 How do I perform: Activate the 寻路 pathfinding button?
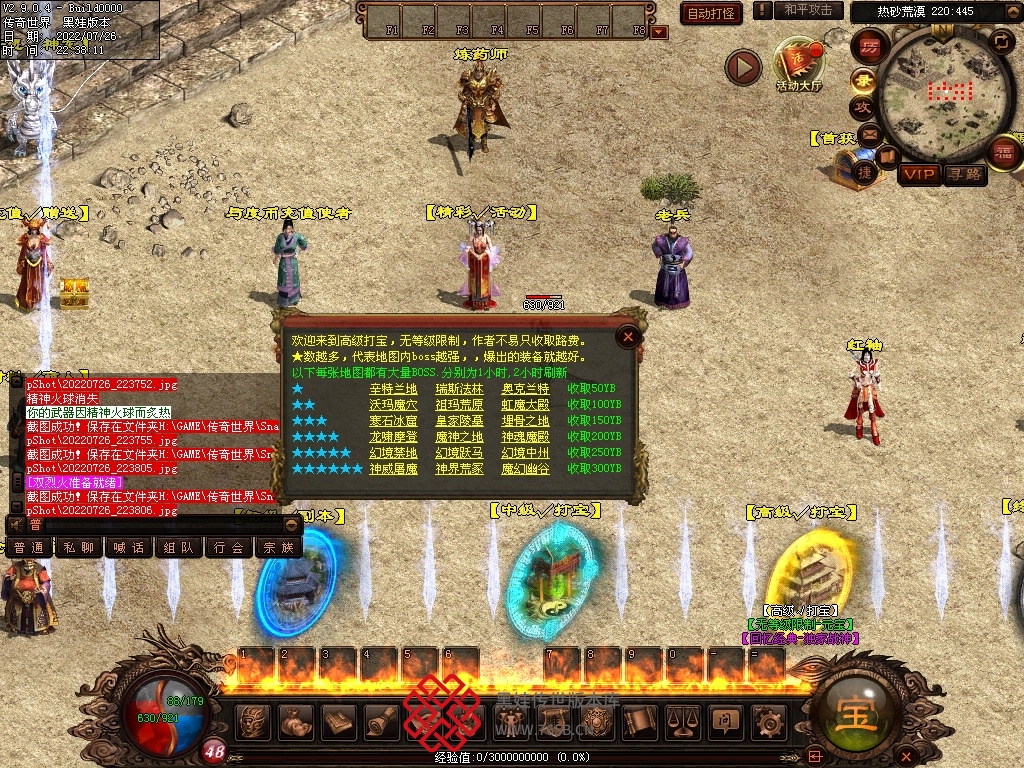(x=964, y=174)
